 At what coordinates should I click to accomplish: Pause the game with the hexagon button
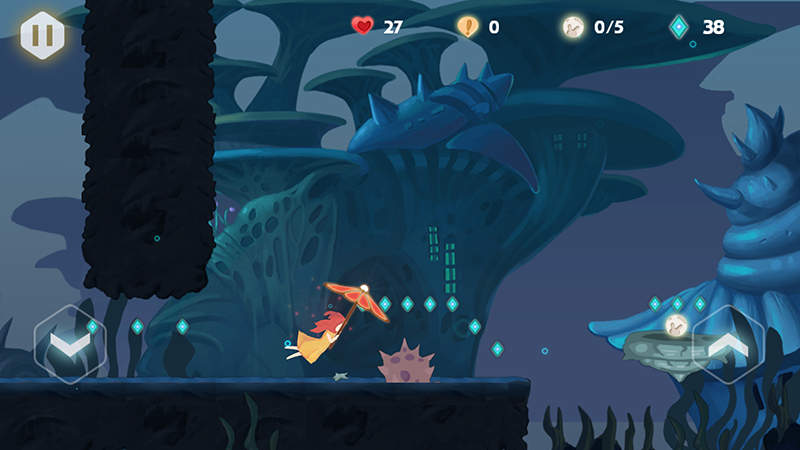click(42, 35)
